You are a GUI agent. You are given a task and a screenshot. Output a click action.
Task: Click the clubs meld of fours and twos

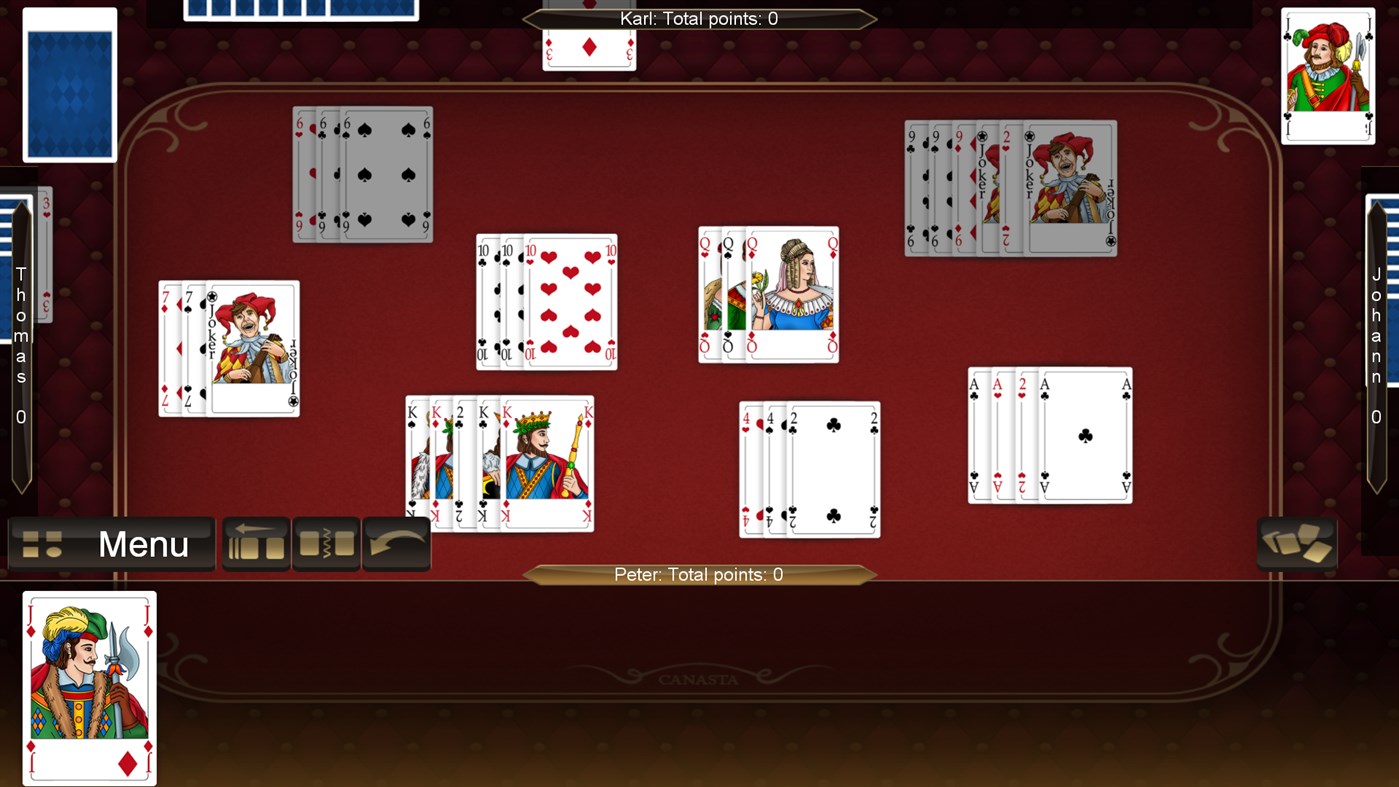(x=808, y=467)
